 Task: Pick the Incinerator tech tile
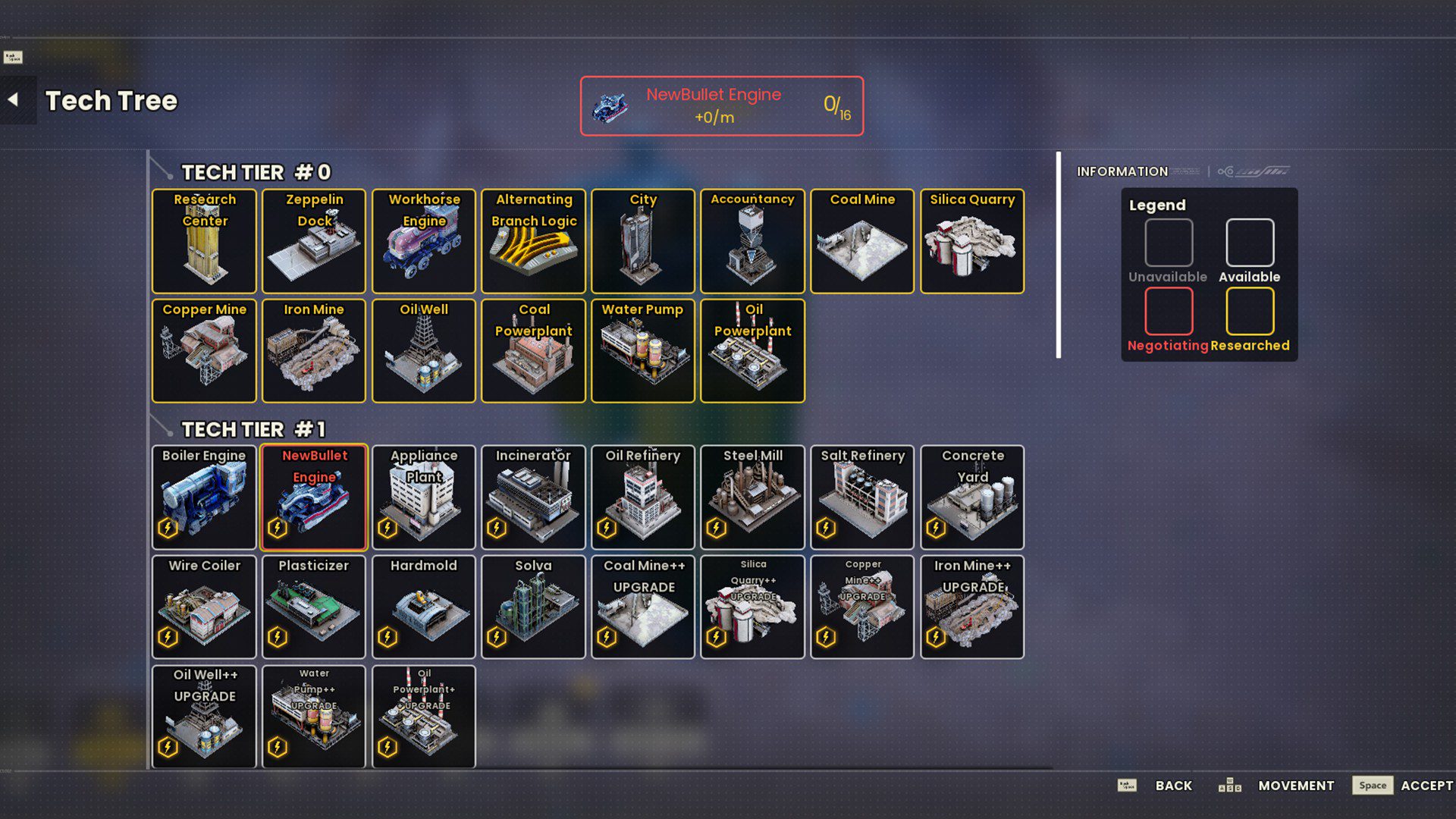pyautogui.click(x=533, y=497)
